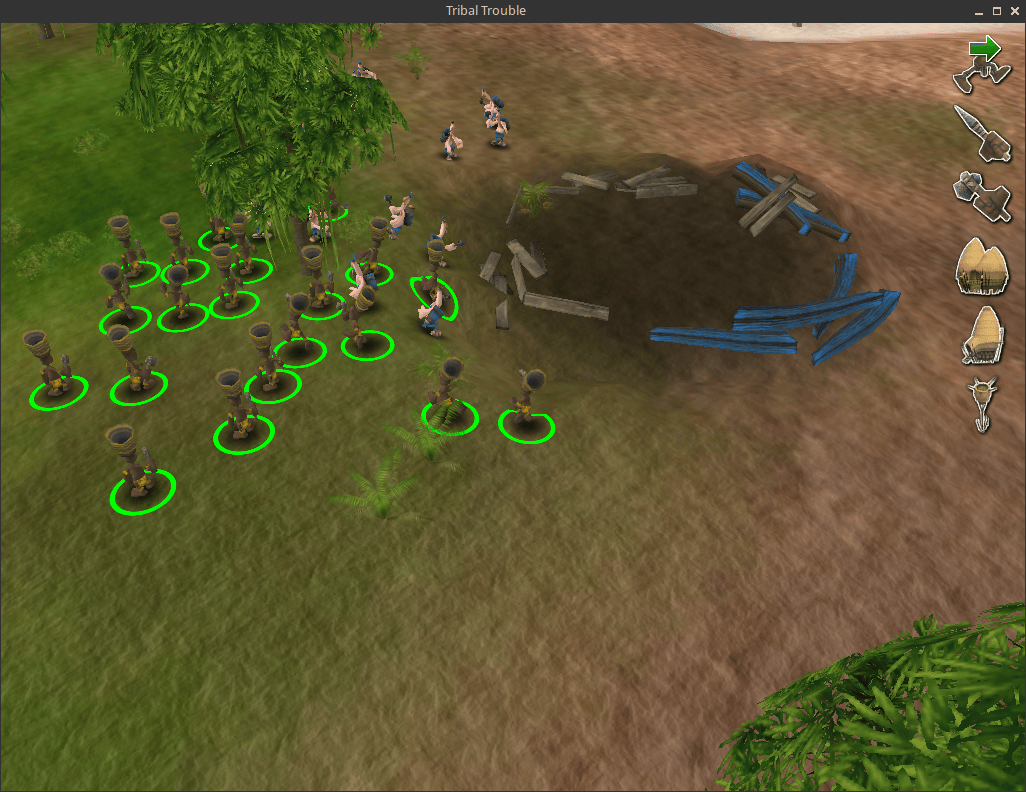Minimize the Tribal Trouble window
The height and width of the screenshot is (792, 1026).
(979, 10)
